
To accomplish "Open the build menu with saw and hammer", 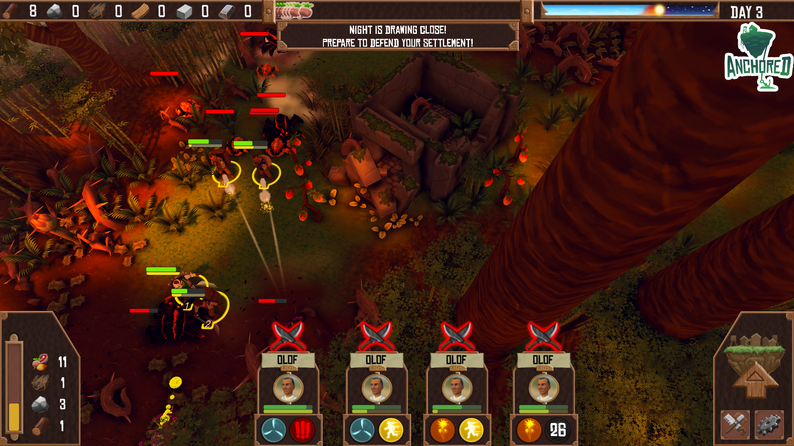I will (x=735, y=425).
